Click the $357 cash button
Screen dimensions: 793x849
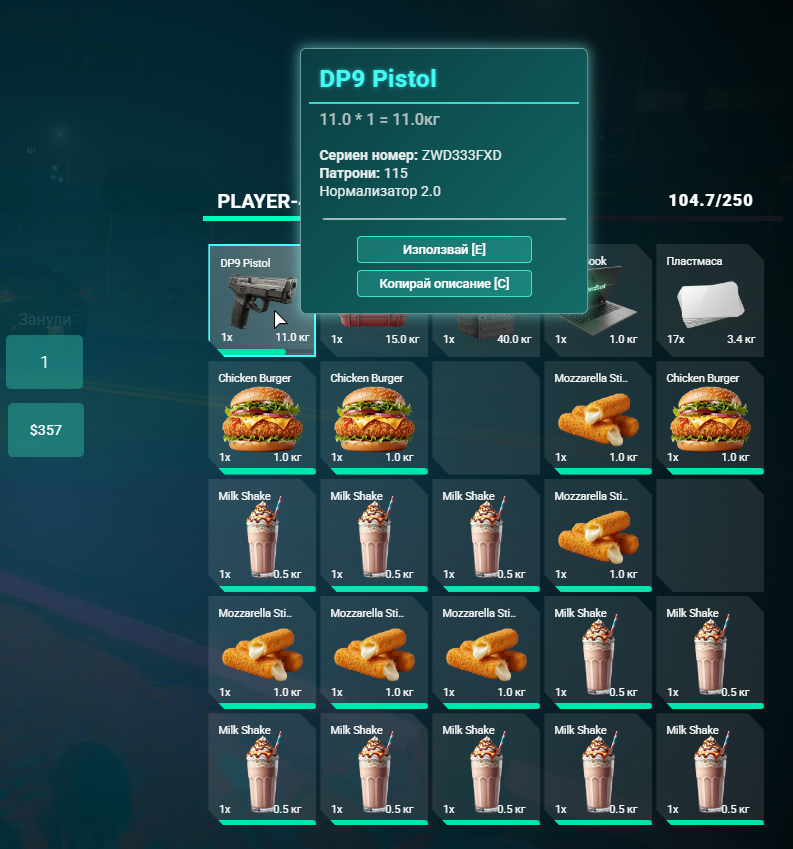coord(45,430)
